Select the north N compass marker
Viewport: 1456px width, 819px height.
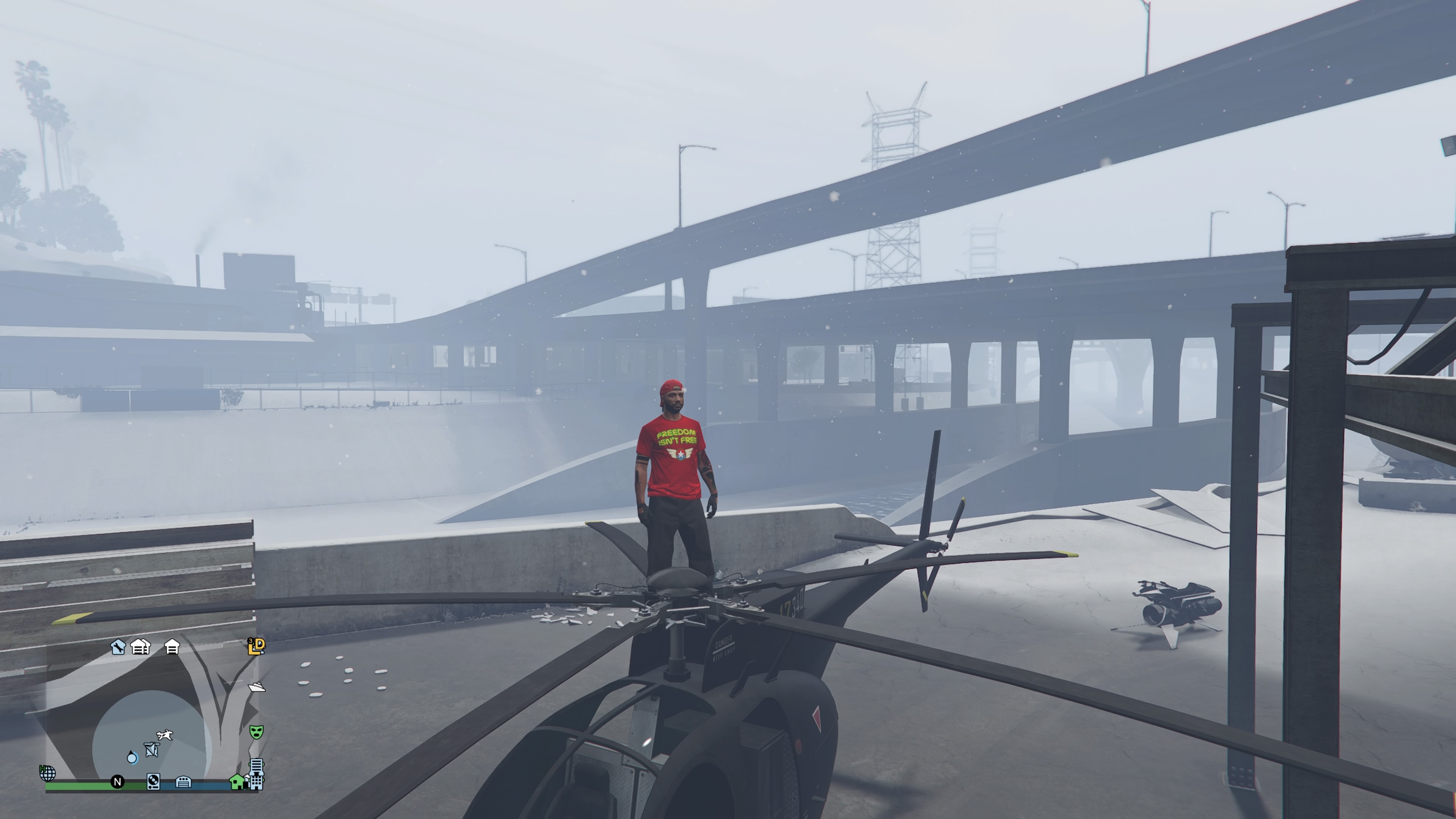[x=118, y=782]
